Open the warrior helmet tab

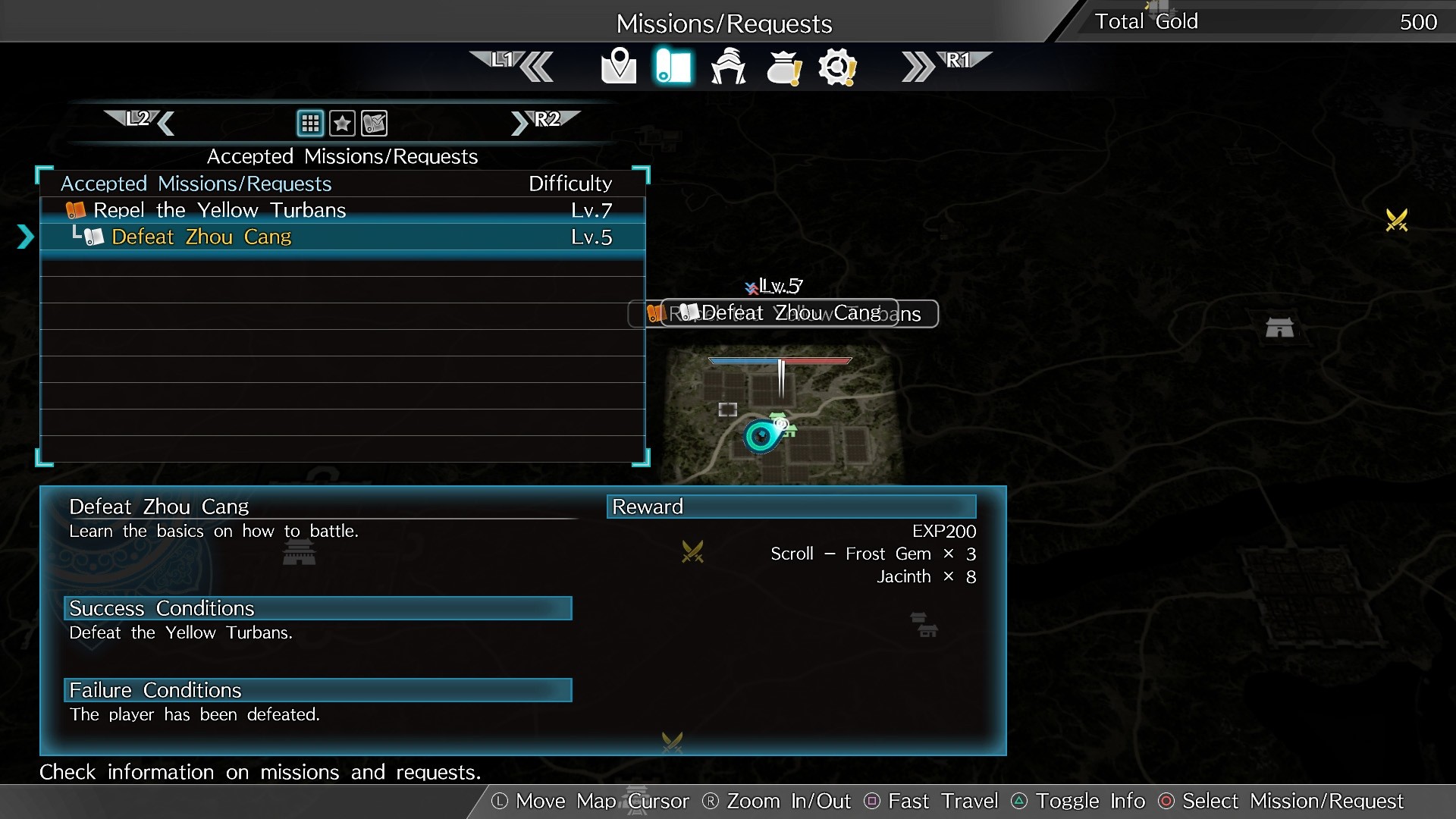[729, 67]
